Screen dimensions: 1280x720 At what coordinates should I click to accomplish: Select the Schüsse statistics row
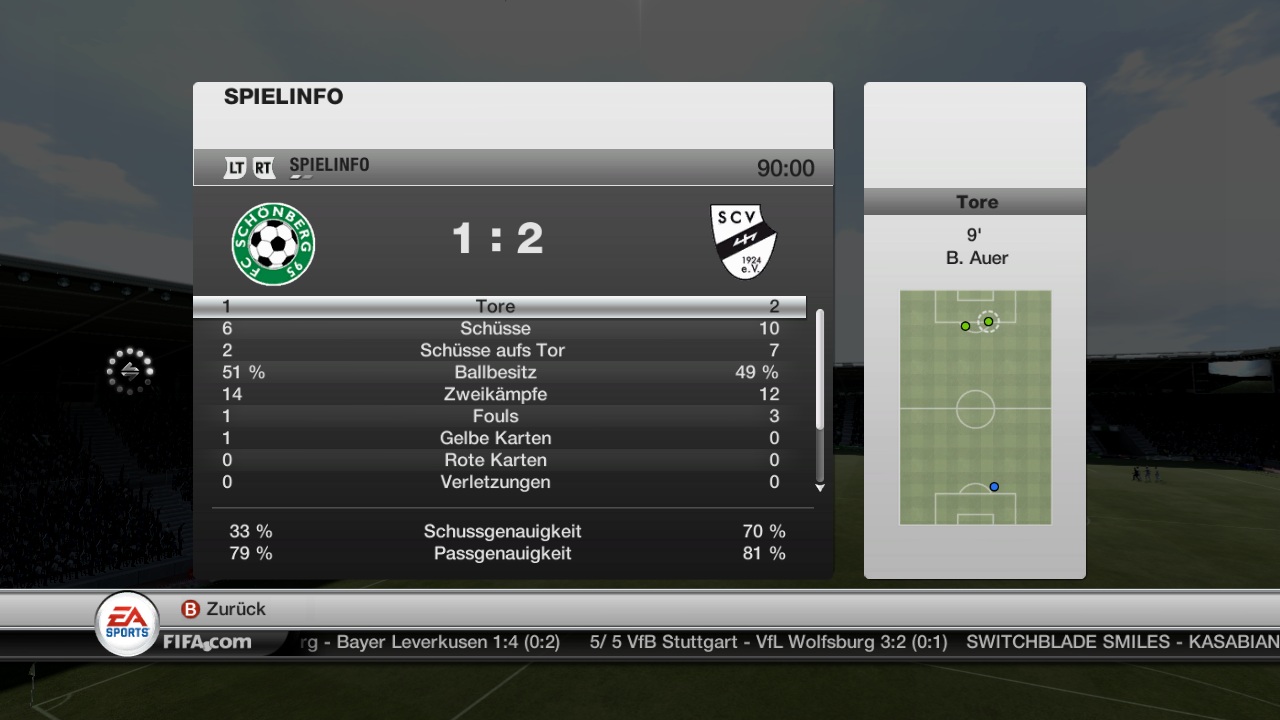point(496,328)
